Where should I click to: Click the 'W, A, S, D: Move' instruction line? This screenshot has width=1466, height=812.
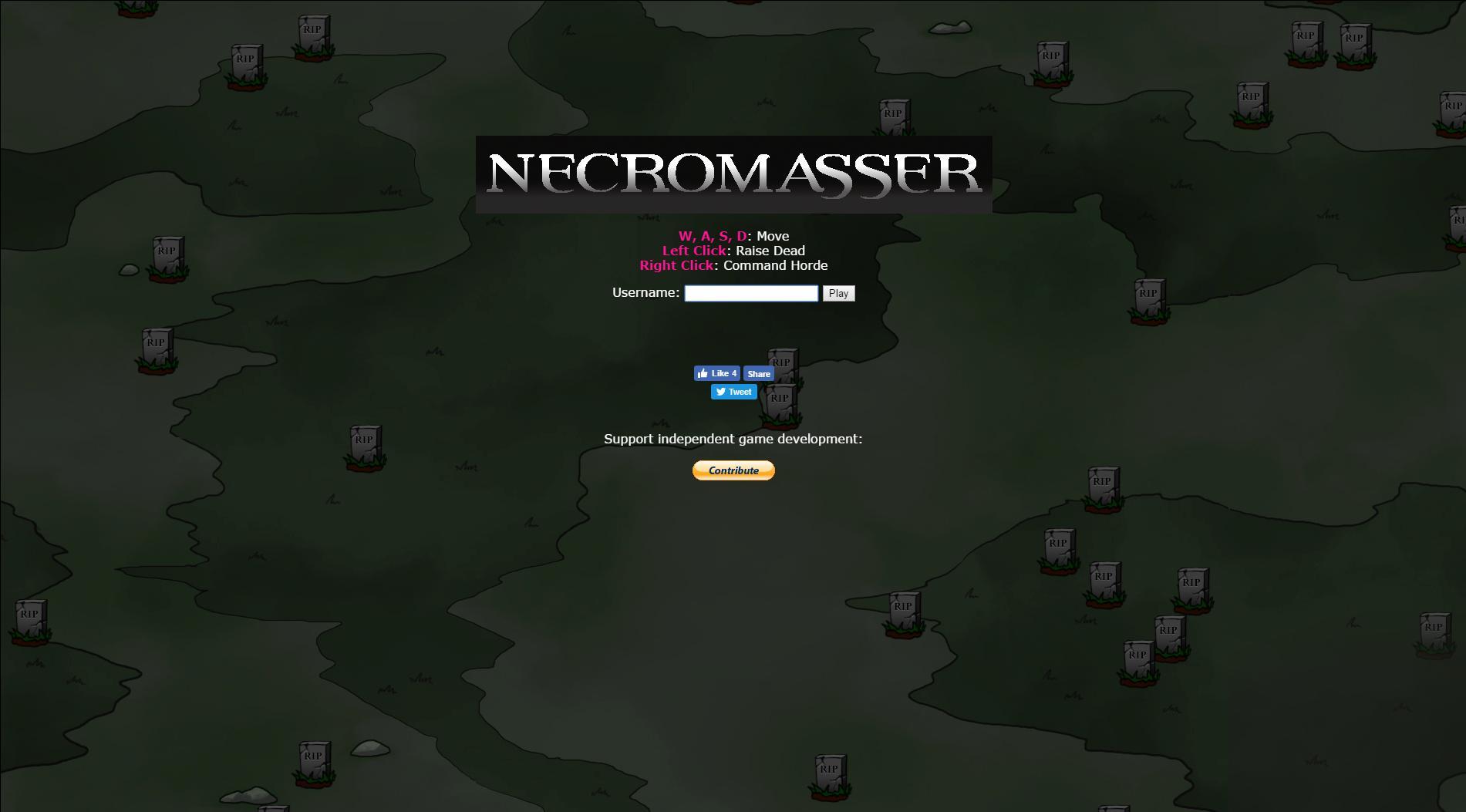[x=733, y=236]
